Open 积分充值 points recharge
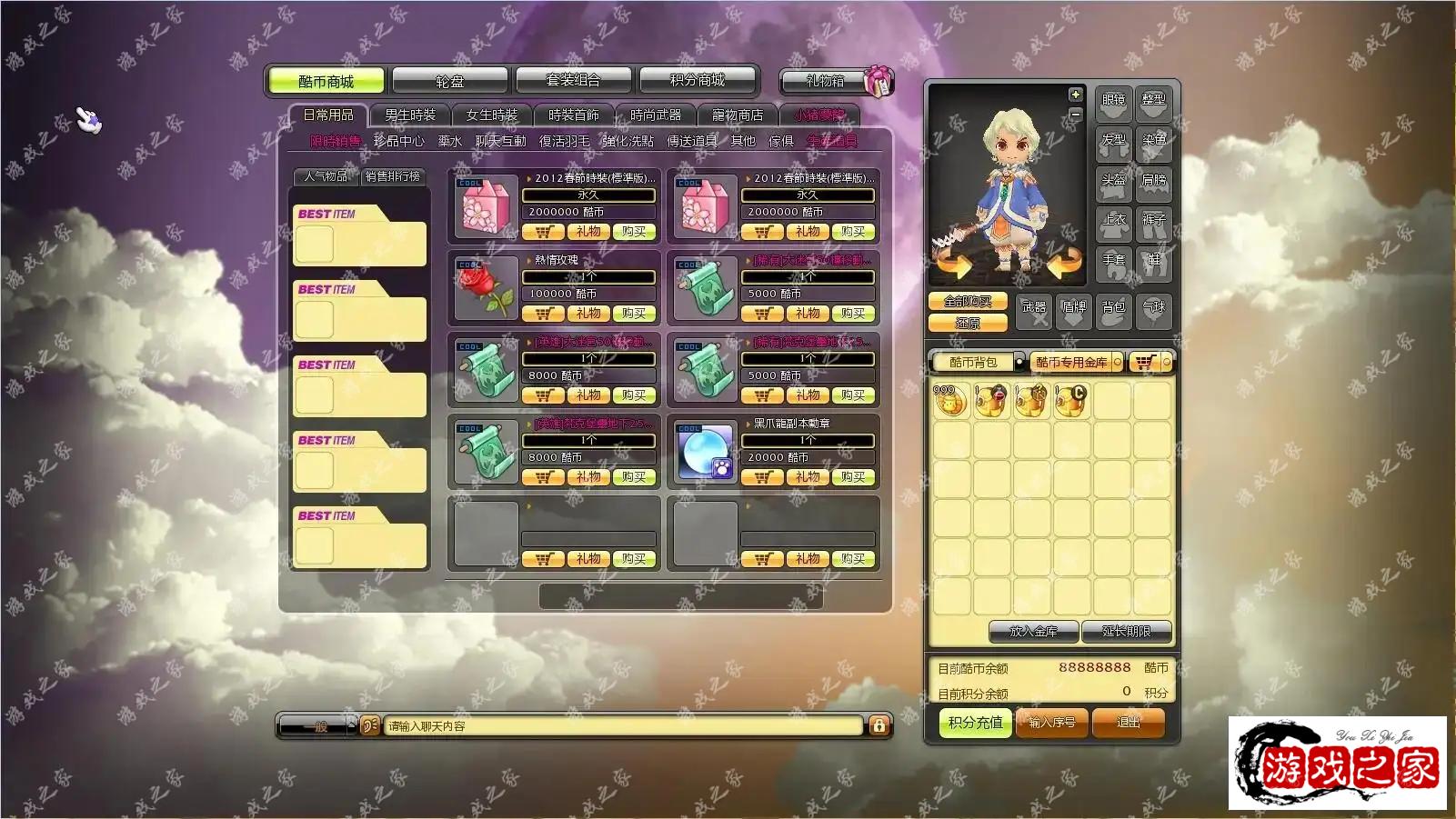 975,723
